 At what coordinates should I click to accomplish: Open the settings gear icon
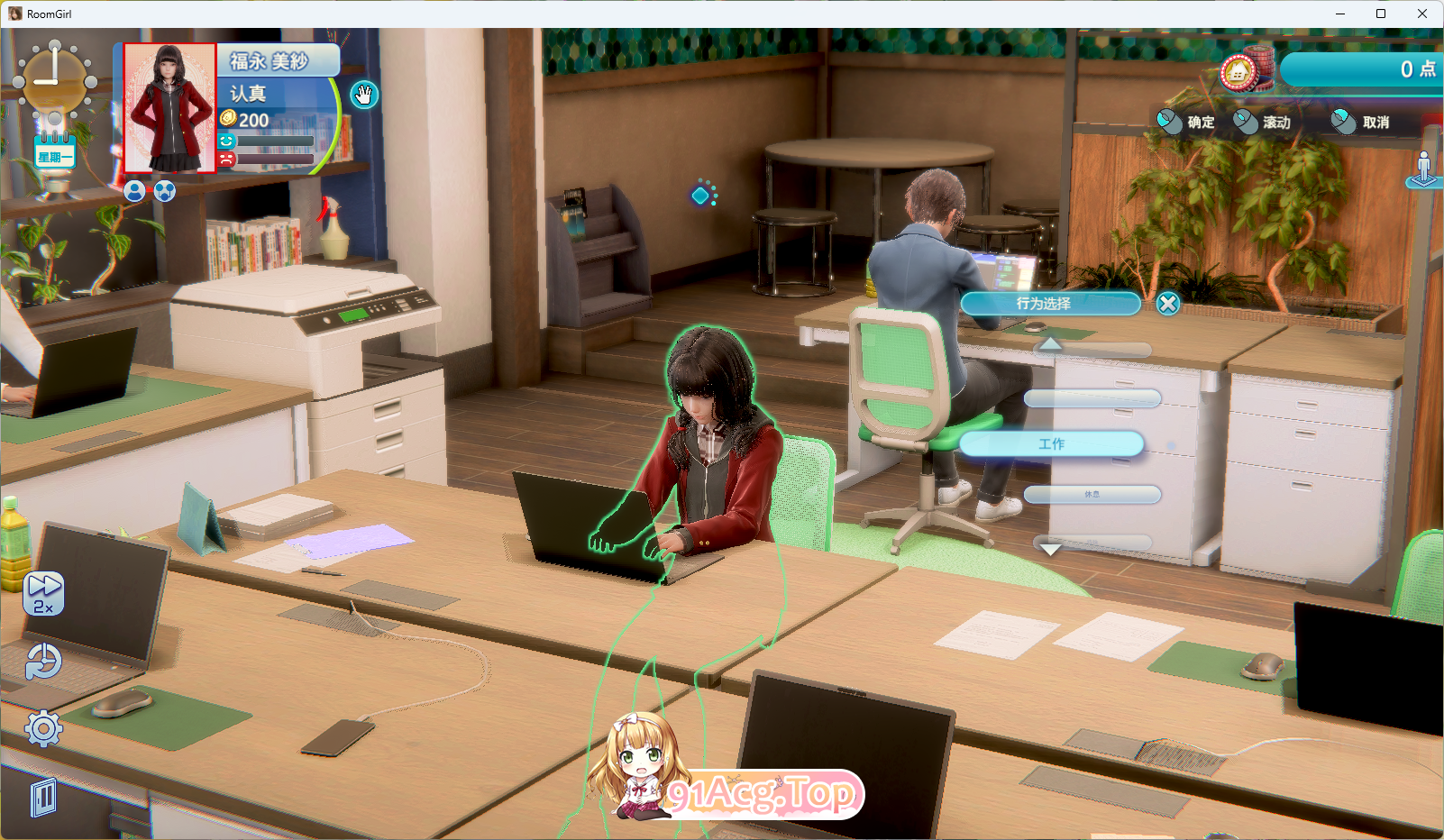pyautogui.click(x=41, y=726)
